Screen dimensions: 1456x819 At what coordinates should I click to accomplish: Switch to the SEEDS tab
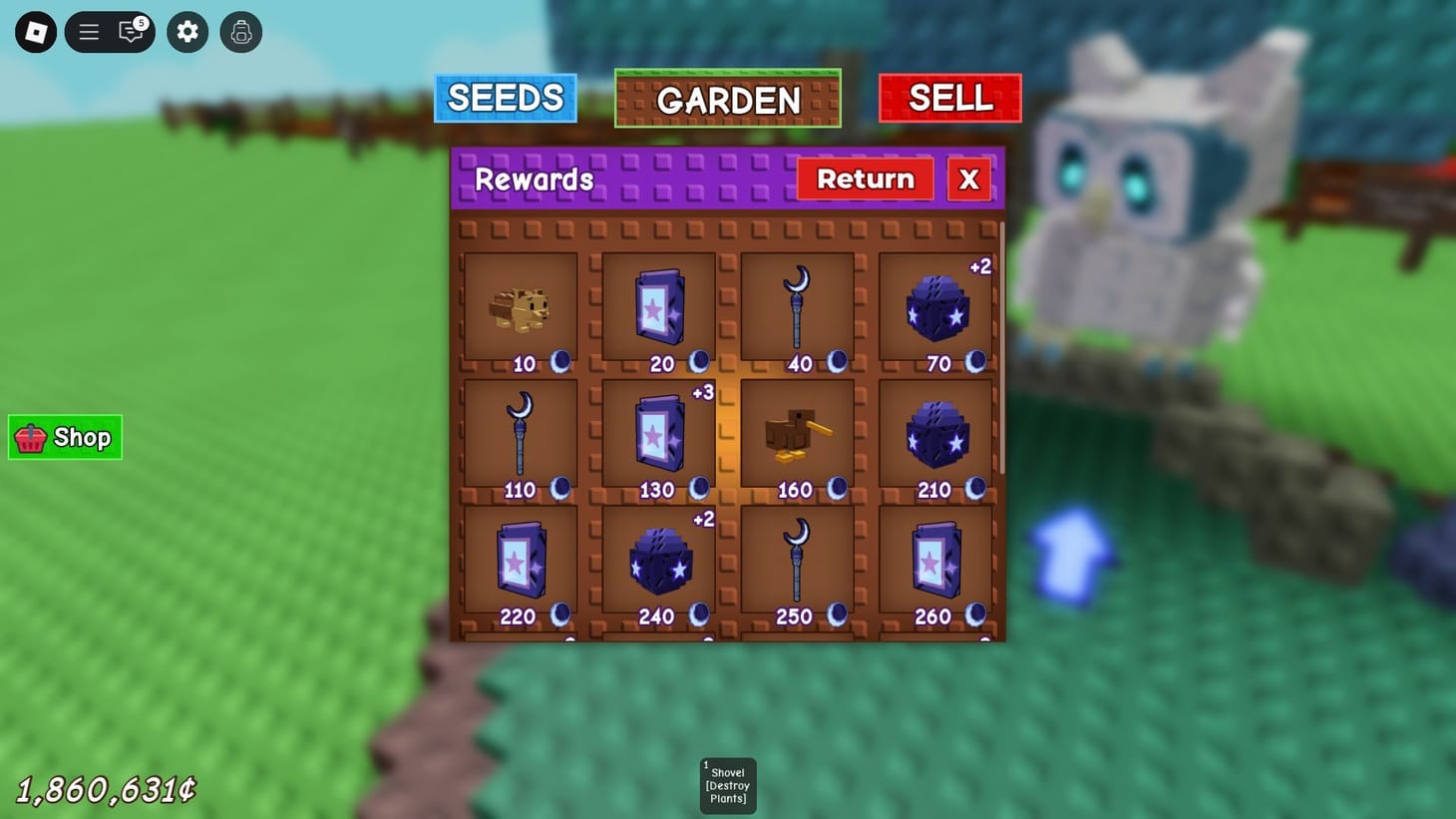pos(505,98)
